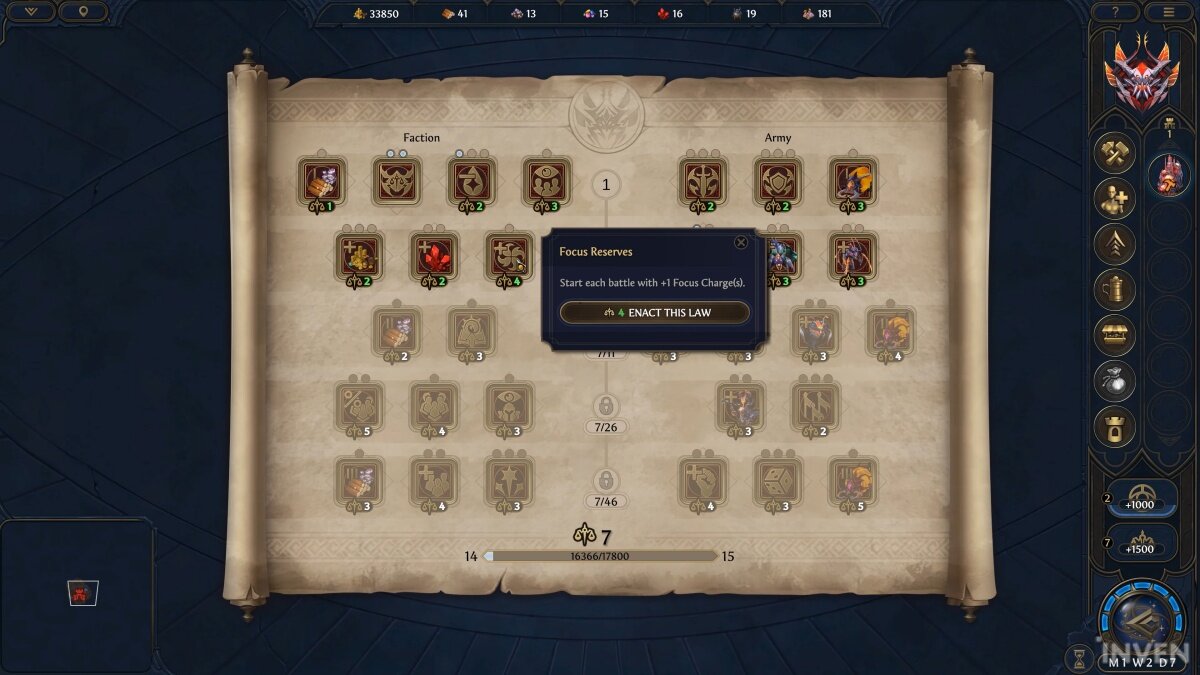Open the map pin location button
Screen dimensions: 1200x675
83,12
